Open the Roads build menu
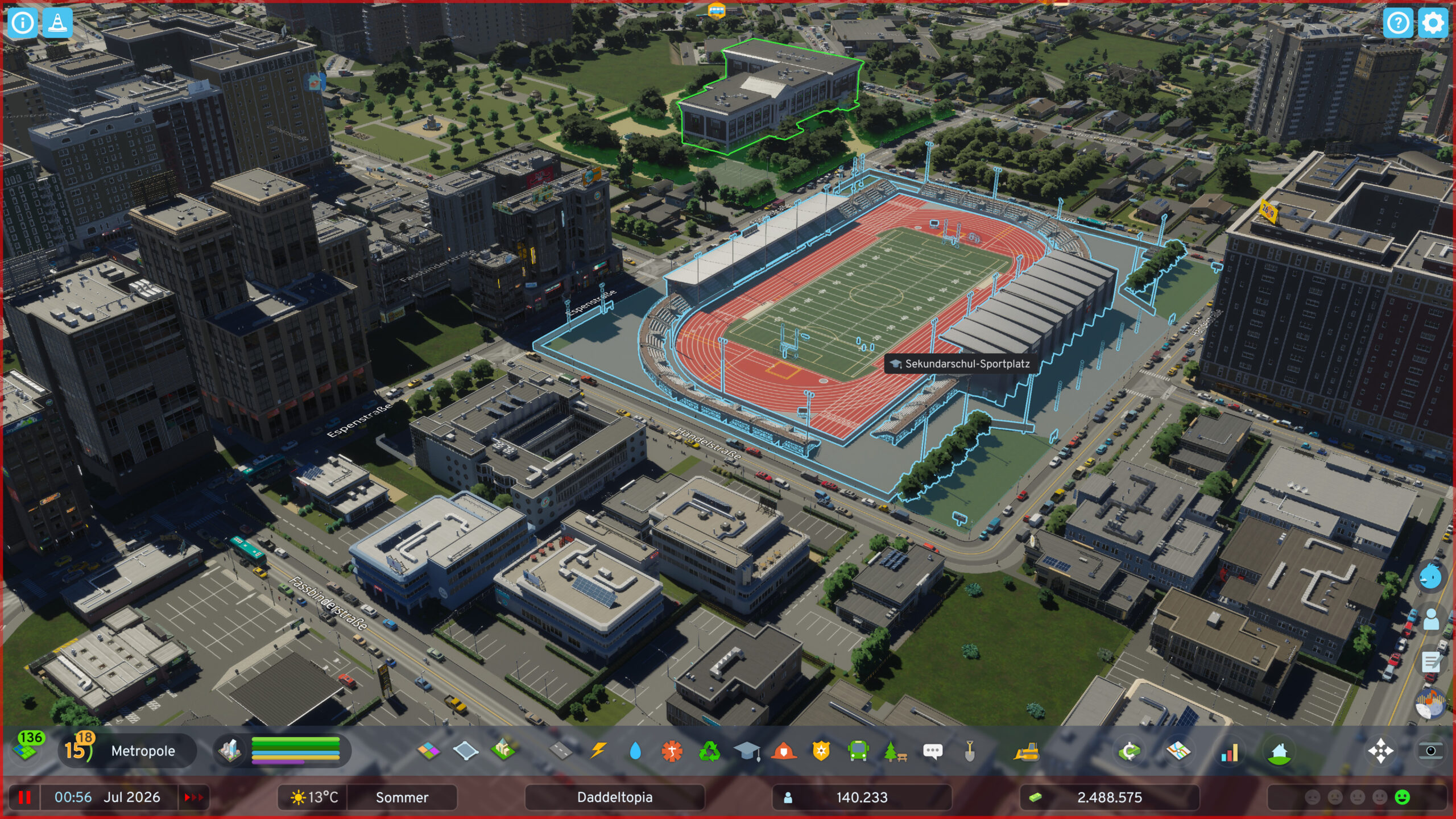The width and height of the screenshot is (1456, 819). 561,751
